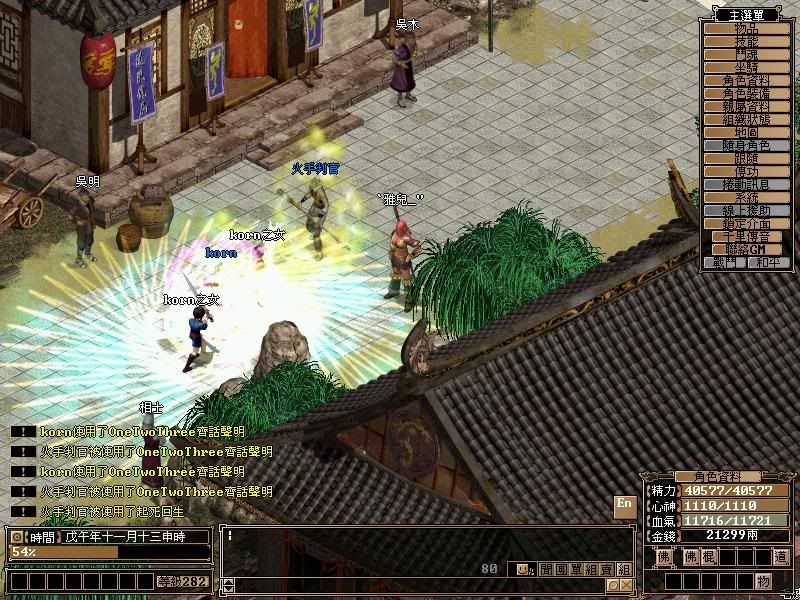The width and height of the screenshot is (800, 600).
Task: Open the smiley emoticon picker
Action: pos(523,569)
